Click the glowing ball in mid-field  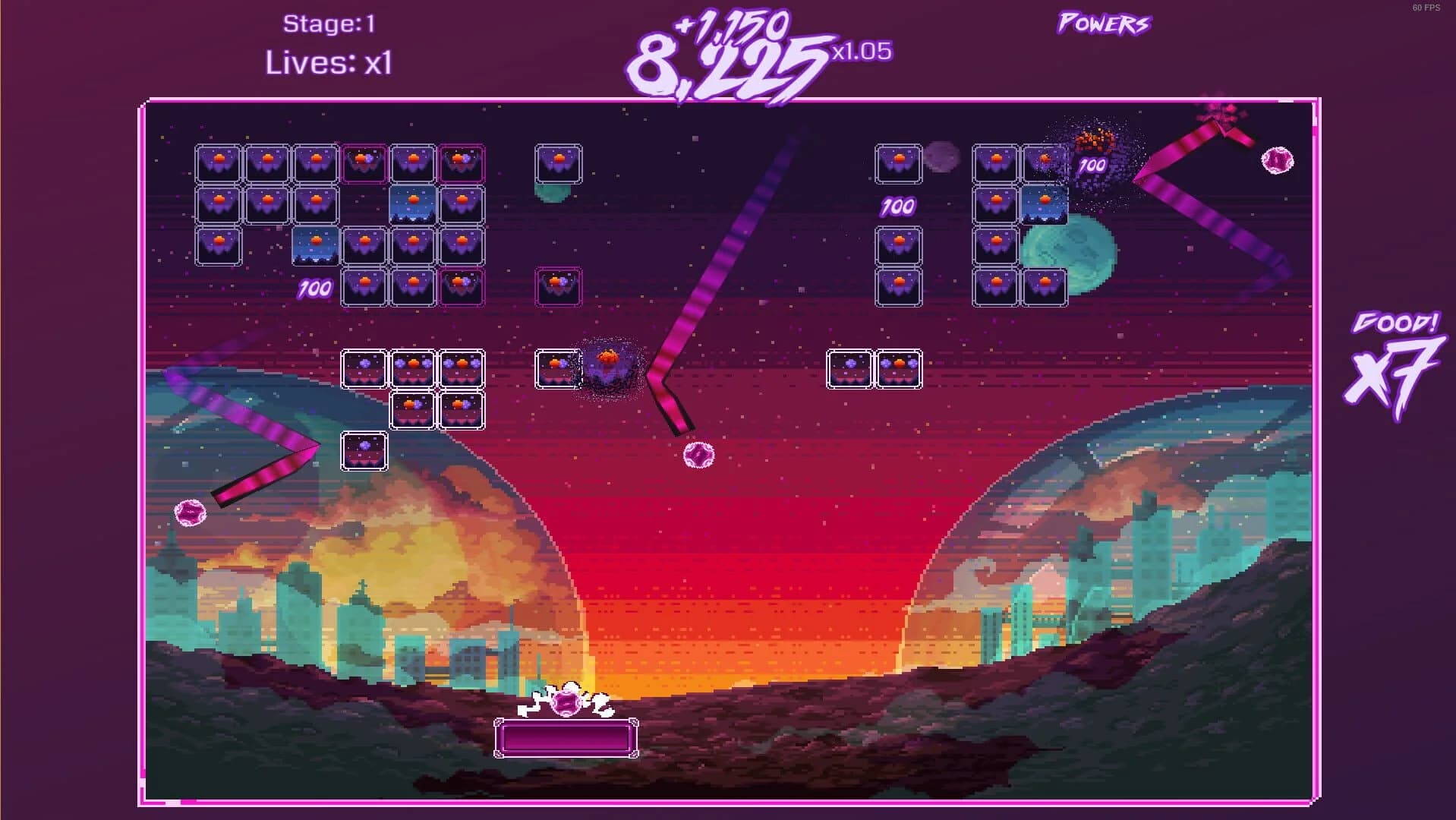coord(698,456)
